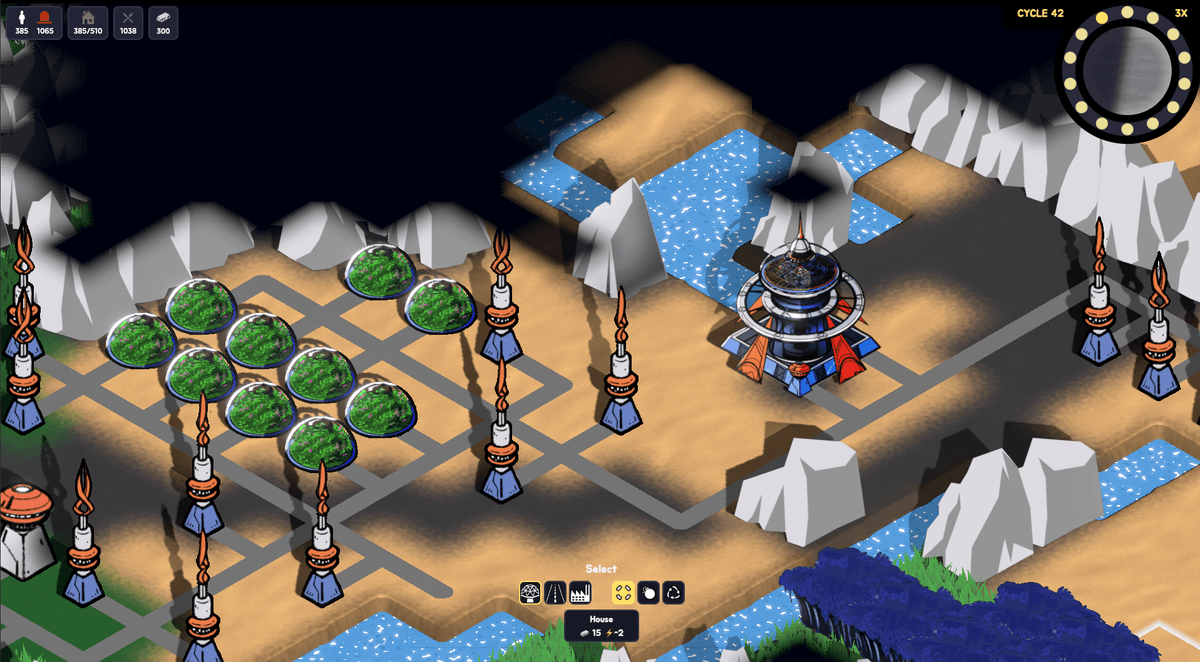Pick the factory build category
This screenshot has width=1200, height=662.
click(x=579, y=592)
